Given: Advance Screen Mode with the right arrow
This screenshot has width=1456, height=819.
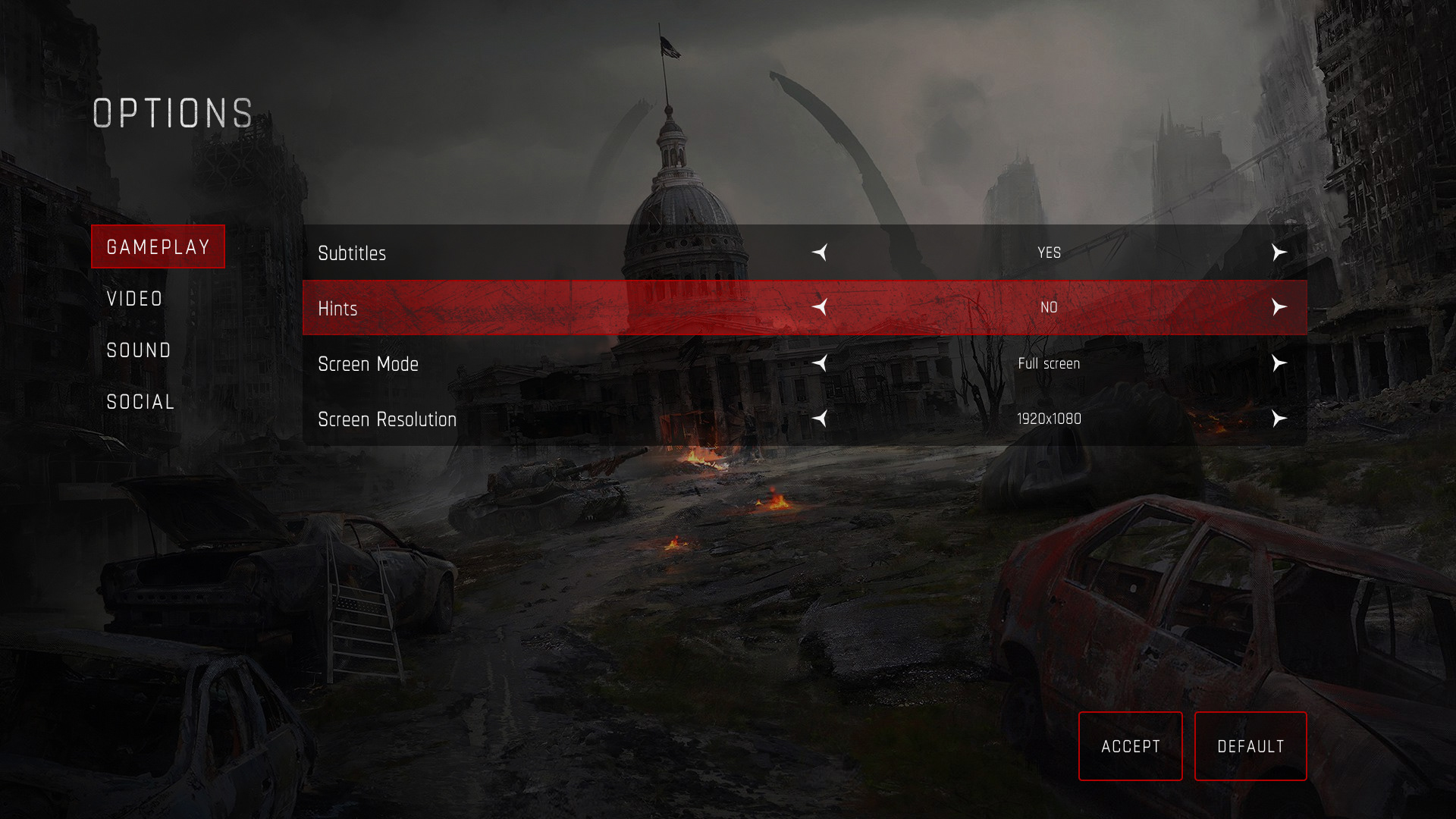Looking at the screenshot, I should (x=1279, y=363).
